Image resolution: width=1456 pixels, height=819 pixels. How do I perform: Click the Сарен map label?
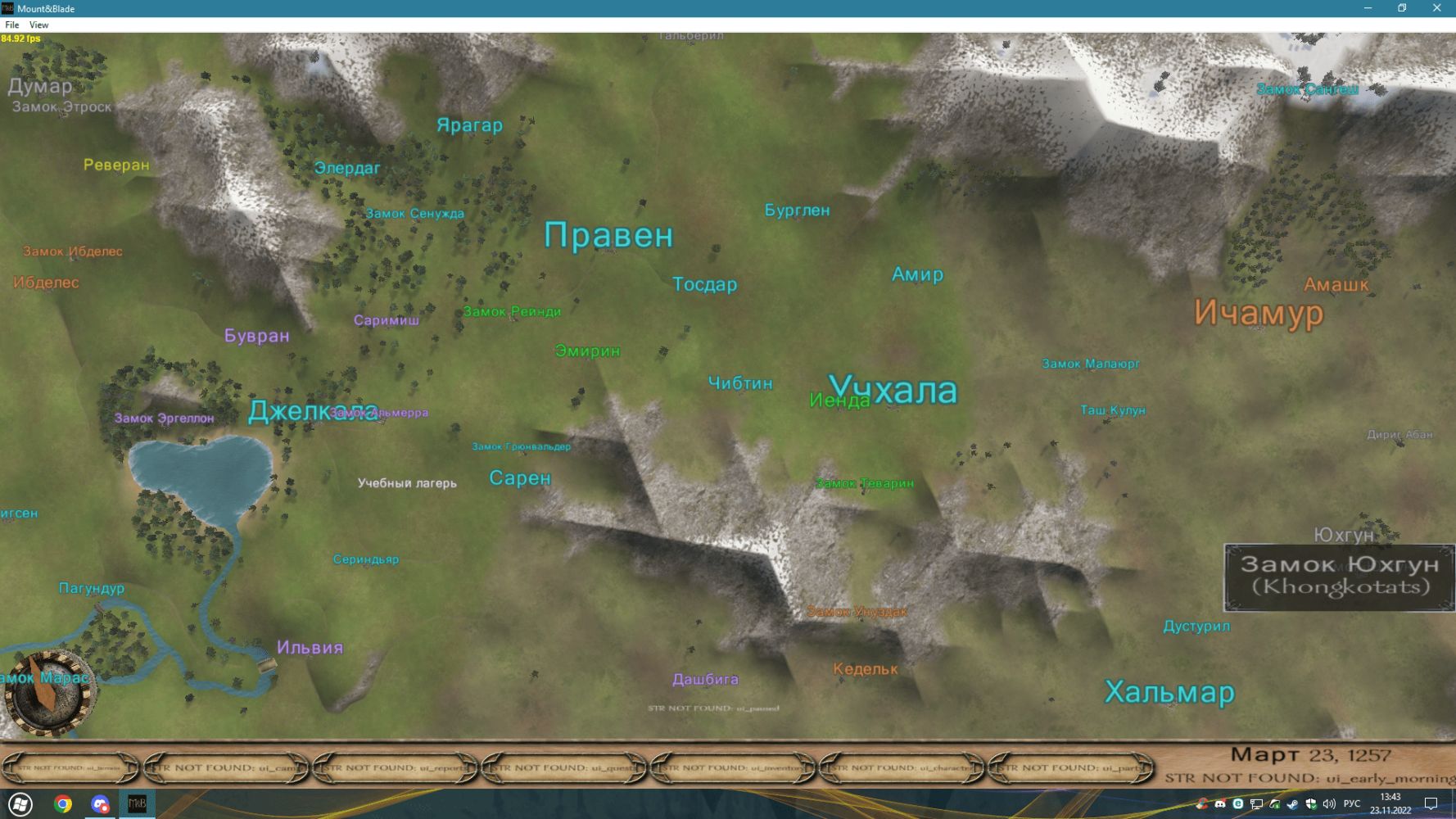[520, 478]
